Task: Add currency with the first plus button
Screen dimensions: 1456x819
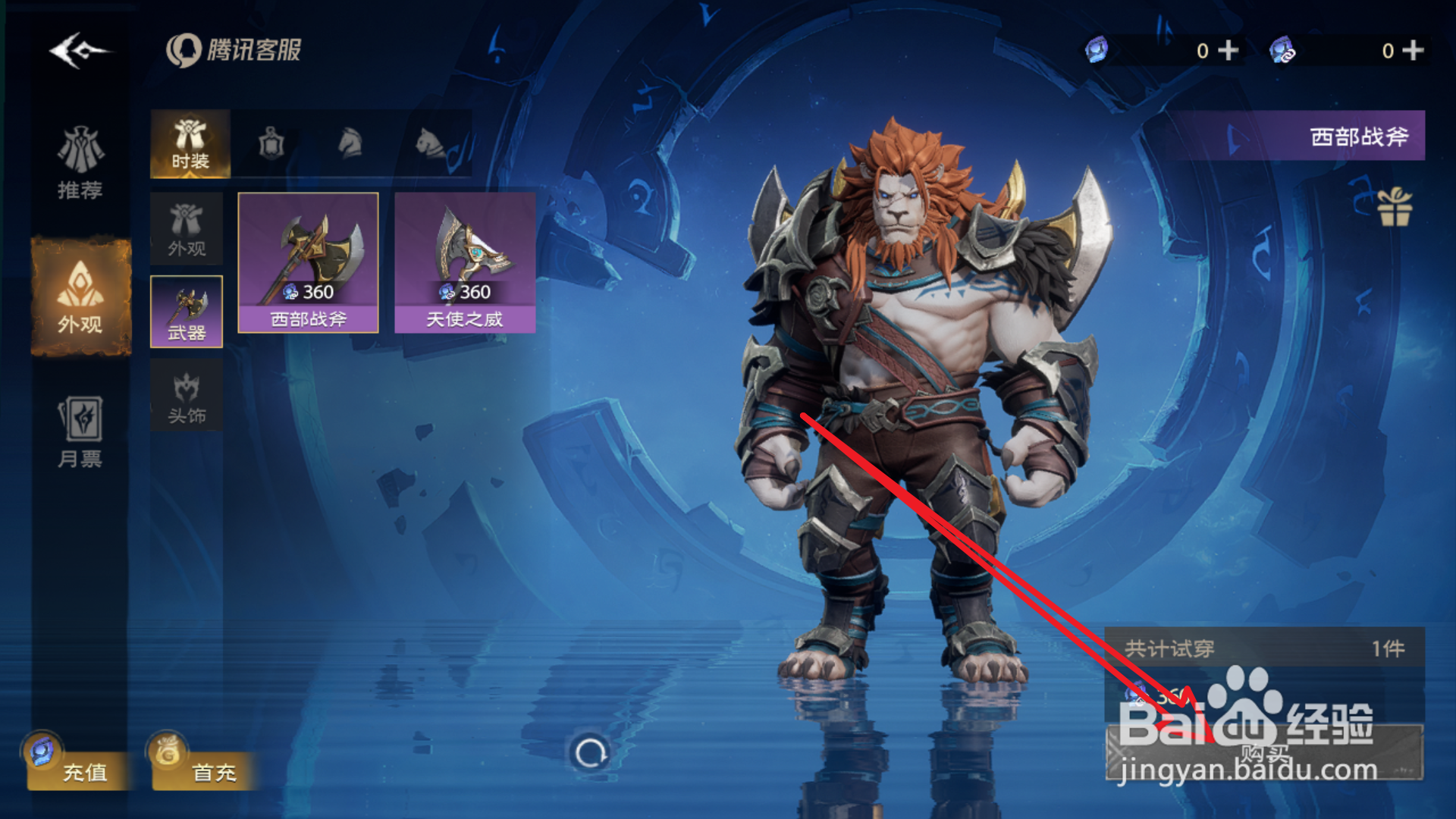Action: click(1228, 51)
